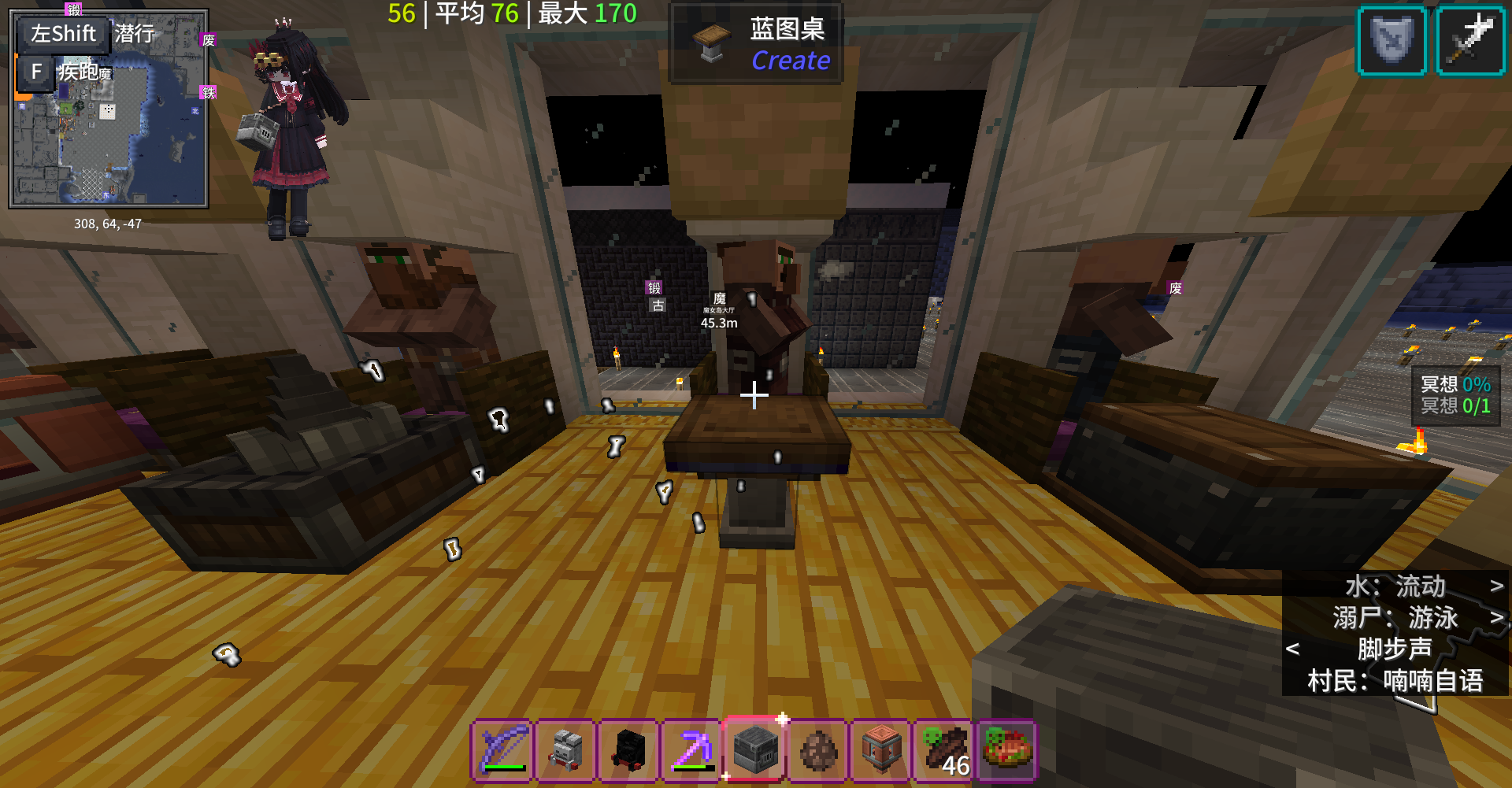Click the sword status icon
The height and width of the screenshot is (788, 1512).
point(1470,41)
